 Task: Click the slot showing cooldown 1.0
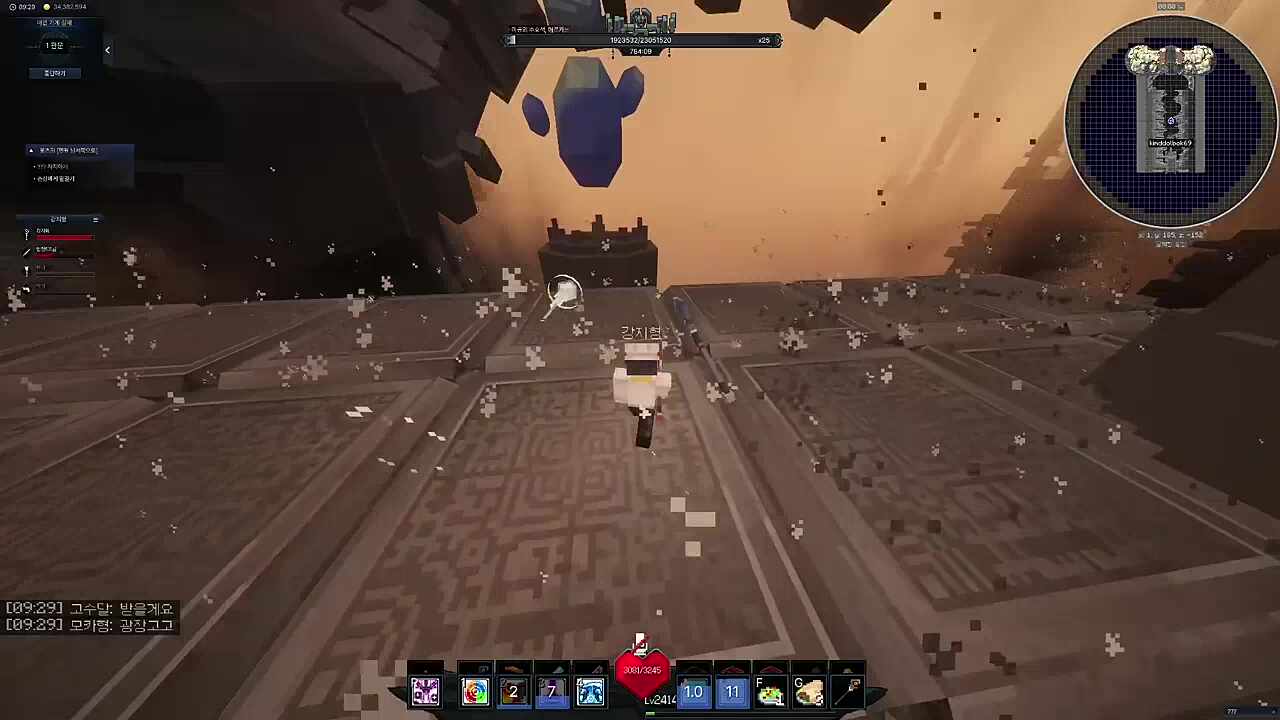tap(693, 691)
